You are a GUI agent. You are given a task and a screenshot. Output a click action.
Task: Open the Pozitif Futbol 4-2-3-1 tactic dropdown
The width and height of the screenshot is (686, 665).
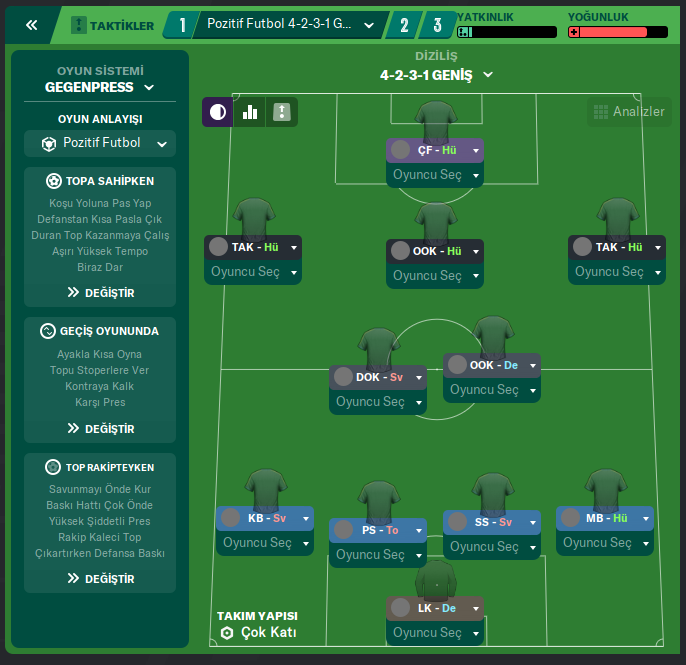(x=289, y=24)
